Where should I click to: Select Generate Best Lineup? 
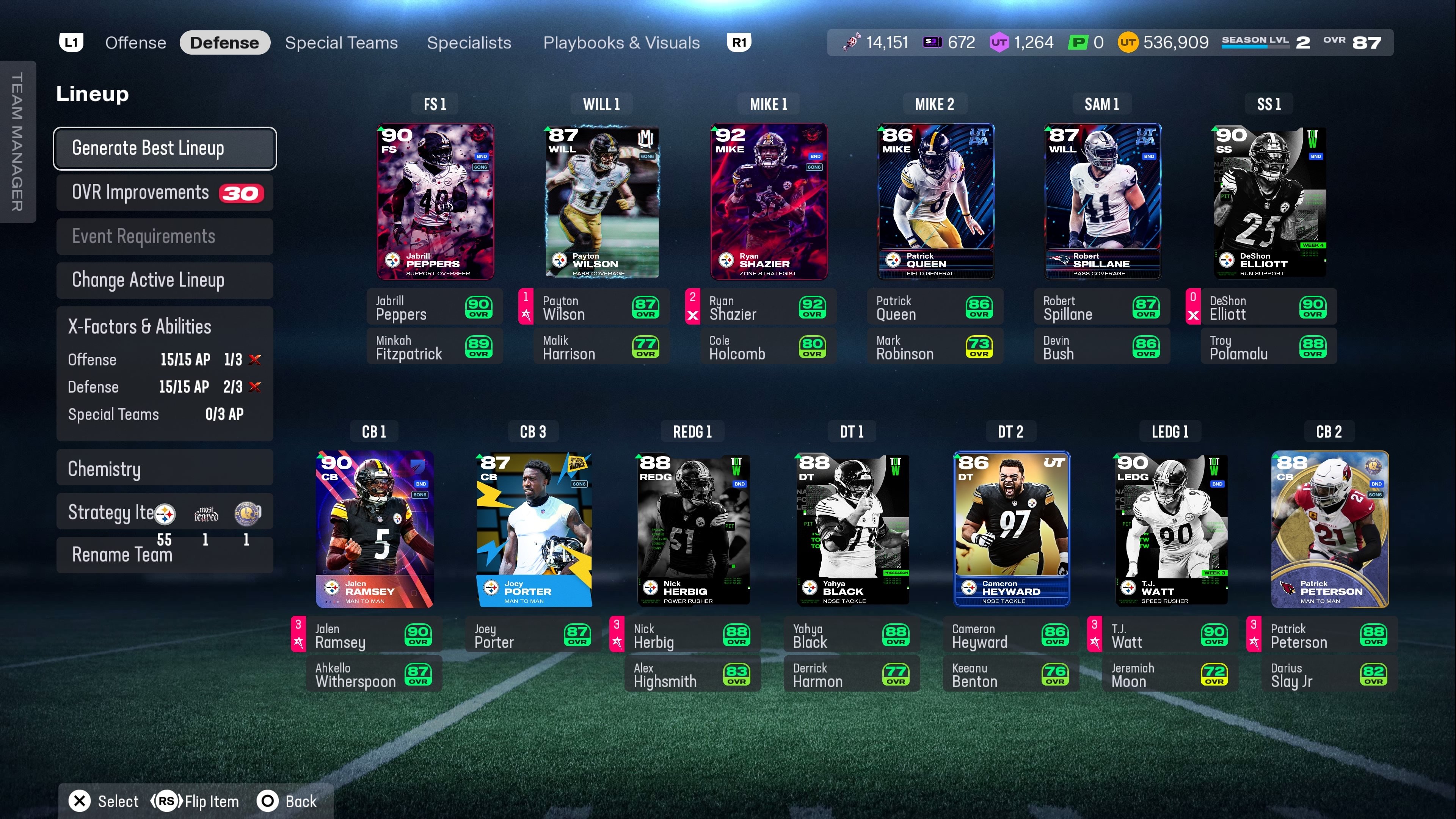coord(165,148)
